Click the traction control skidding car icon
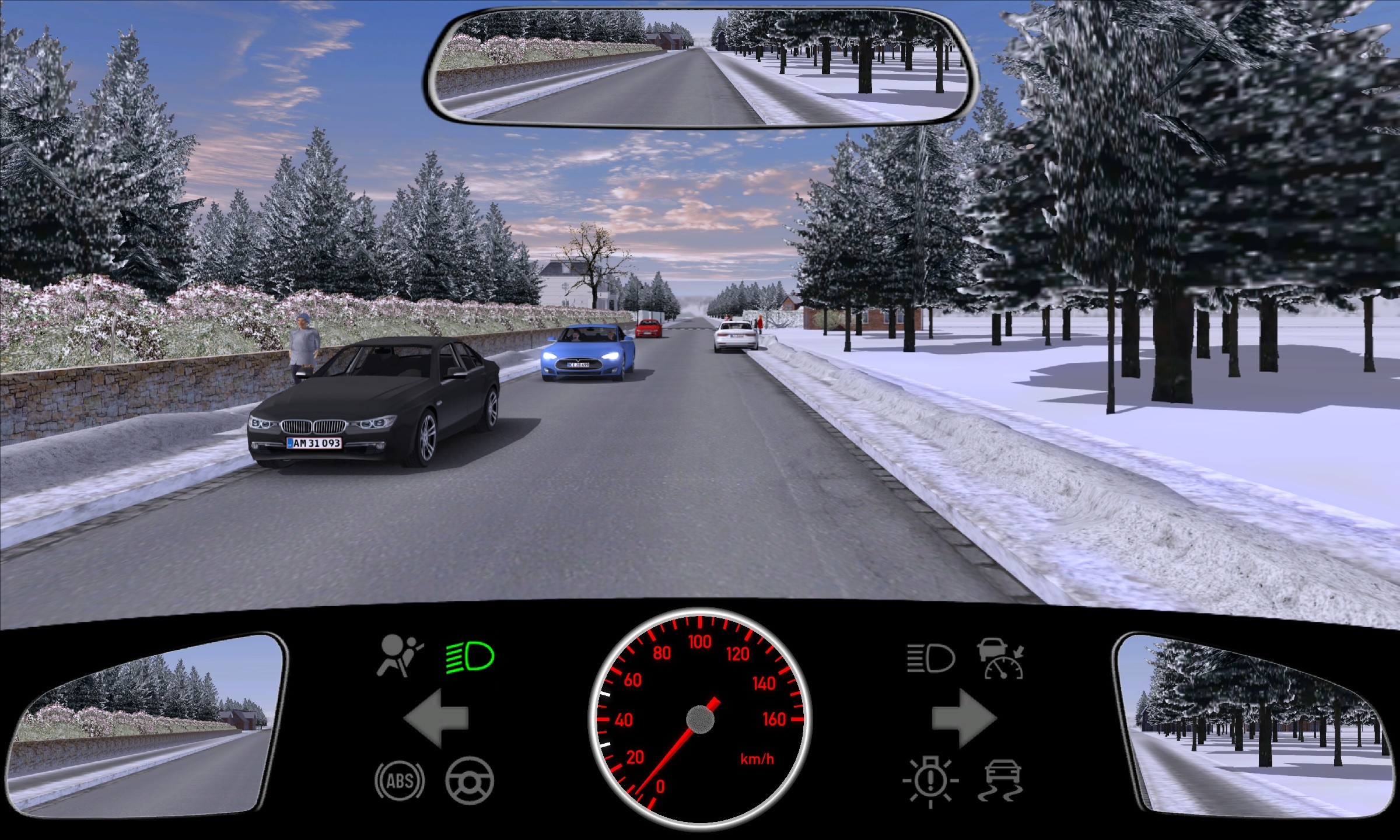The height and width of the screenshot is (840, 1400). tap(1002, 782)
